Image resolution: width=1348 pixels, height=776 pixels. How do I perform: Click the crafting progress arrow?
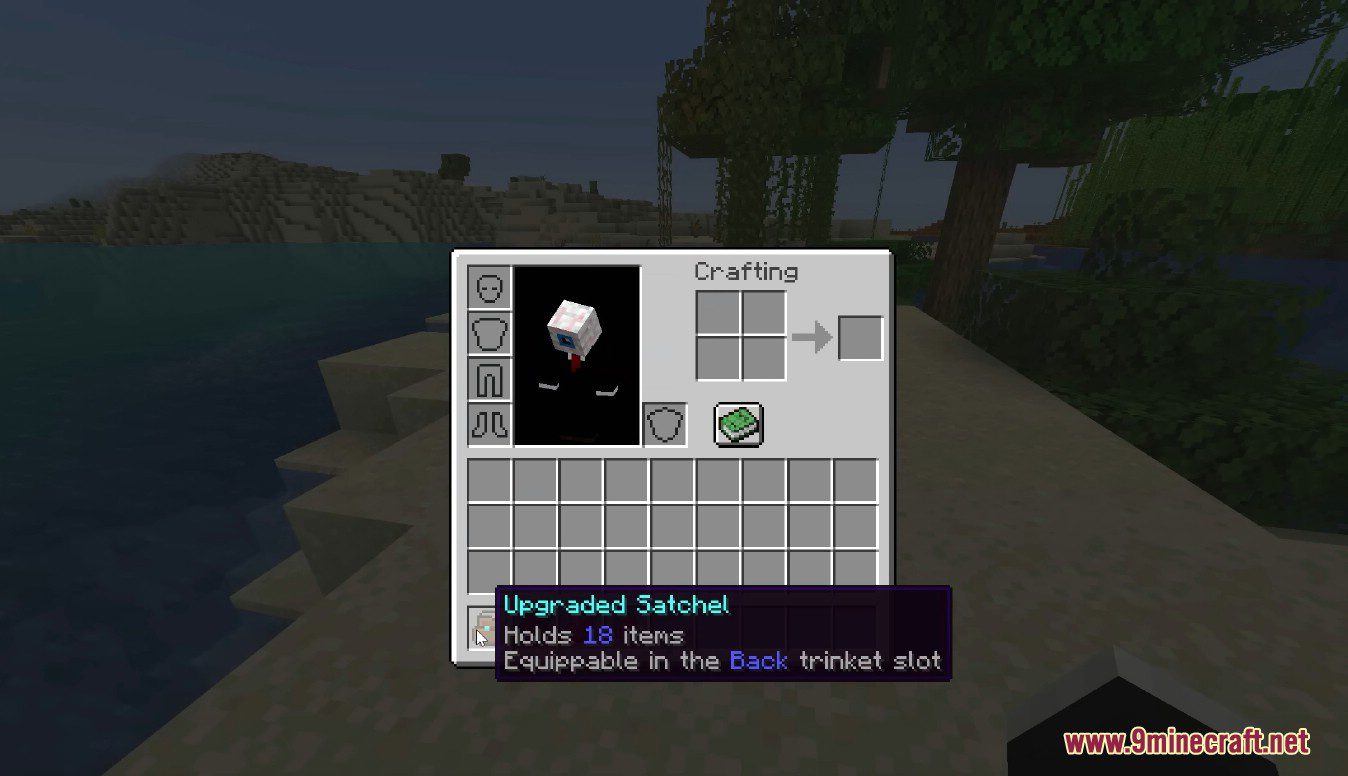click(x=815, y=338)
